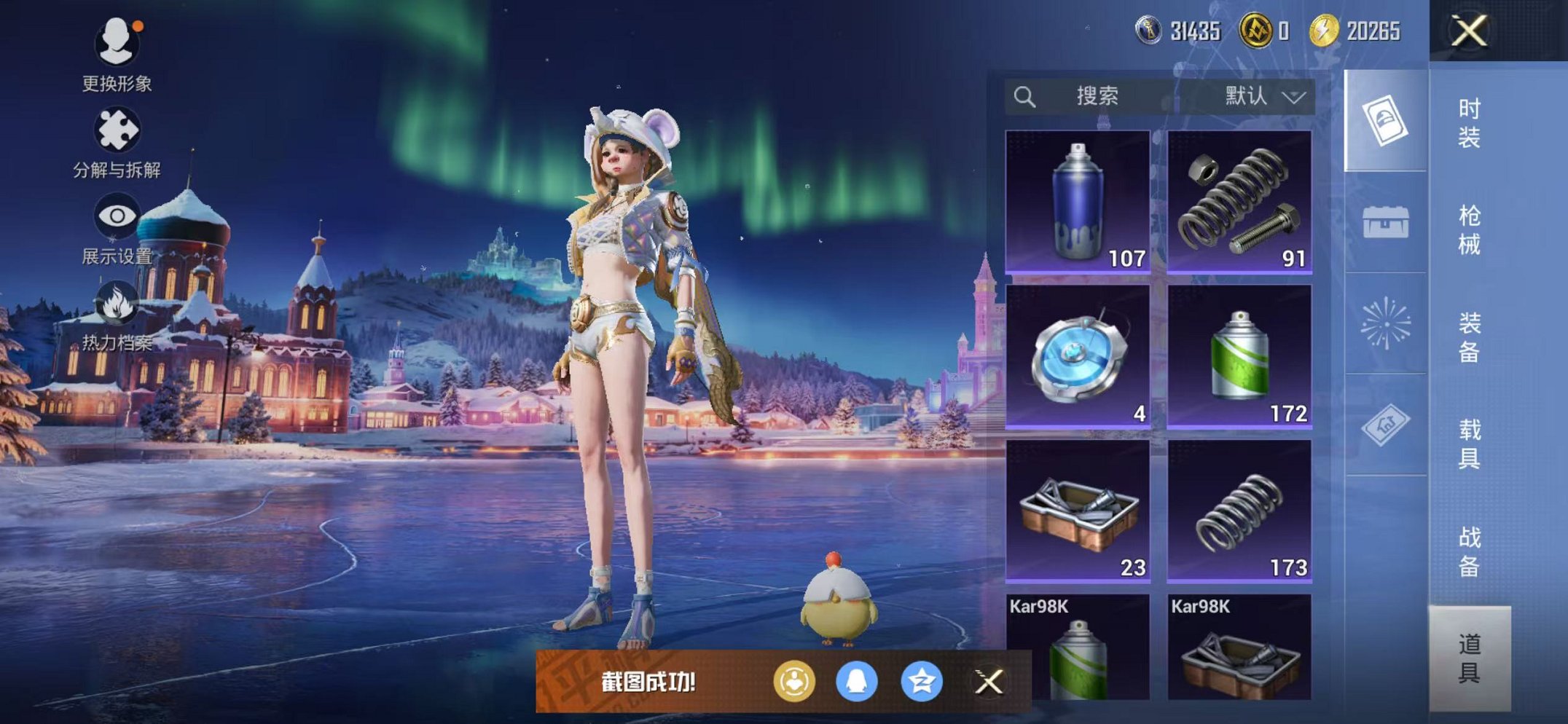The width and height of the screenshot is (1568, 724).
Task: Close the inventory with the top X
Action: tap(1469, 31)
